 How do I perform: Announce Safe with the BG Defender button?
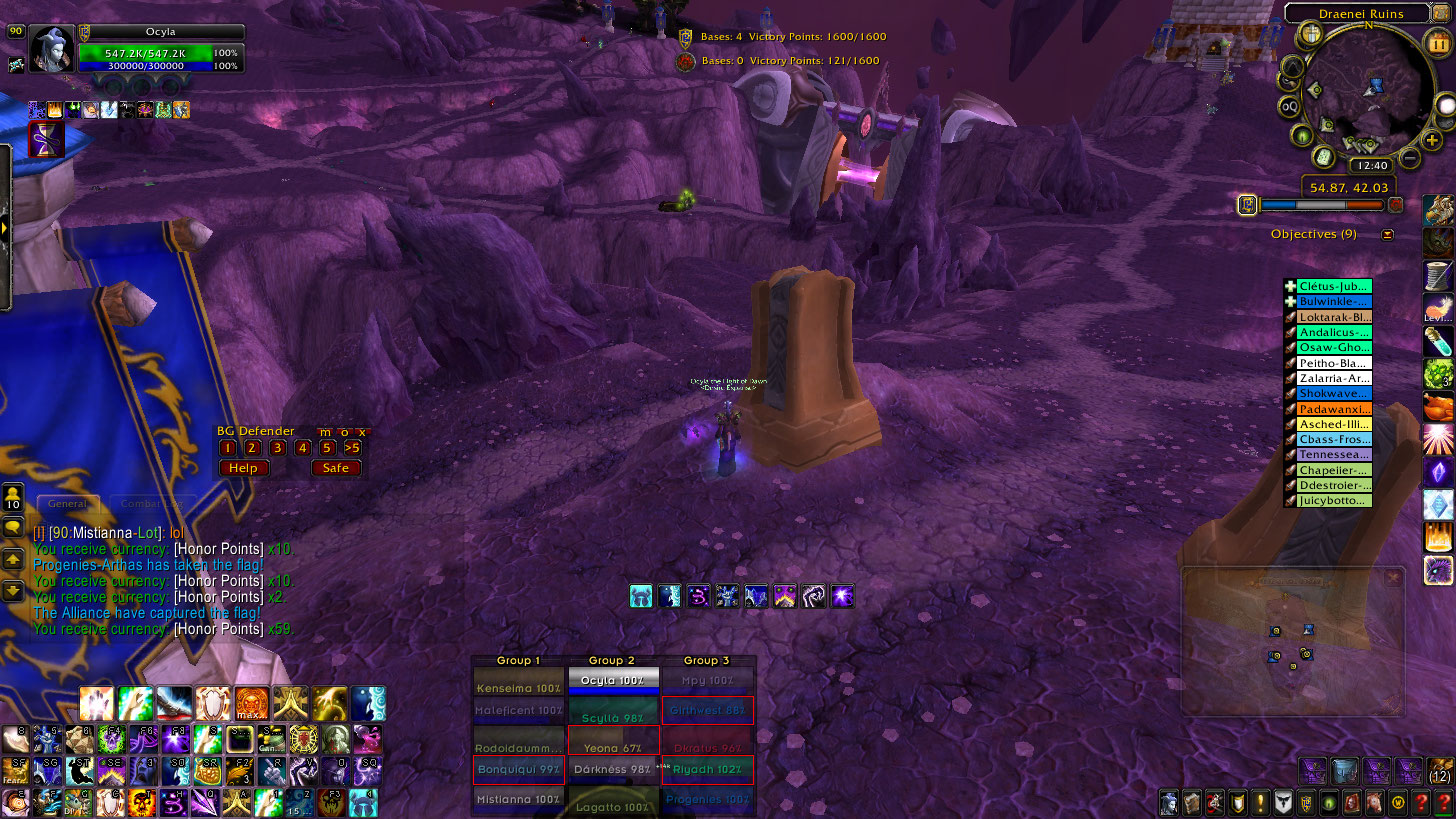coord(335,468)
